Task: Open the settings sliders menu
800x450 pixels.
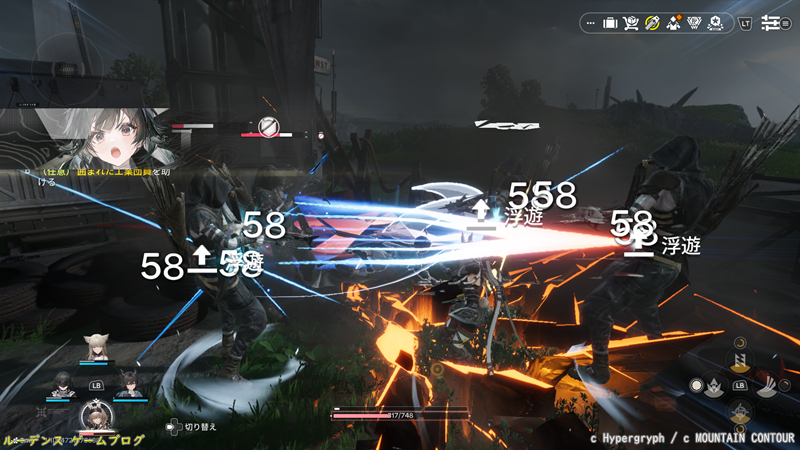Action: [771, 22]
